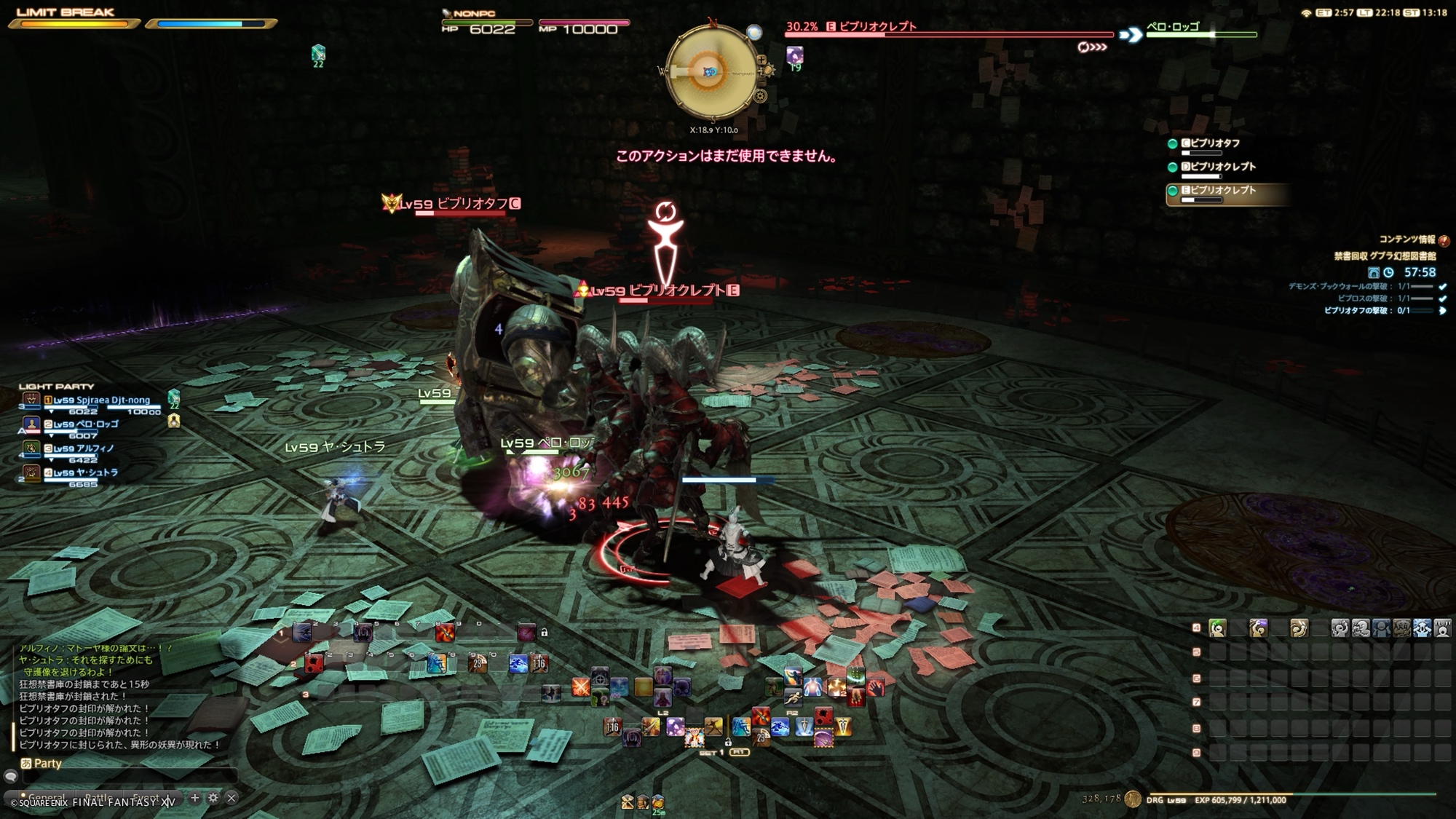The width and height of the screenshot is (1456, 819).
Task: Use the green cheering emote icon
Action: pos(1217,628)
